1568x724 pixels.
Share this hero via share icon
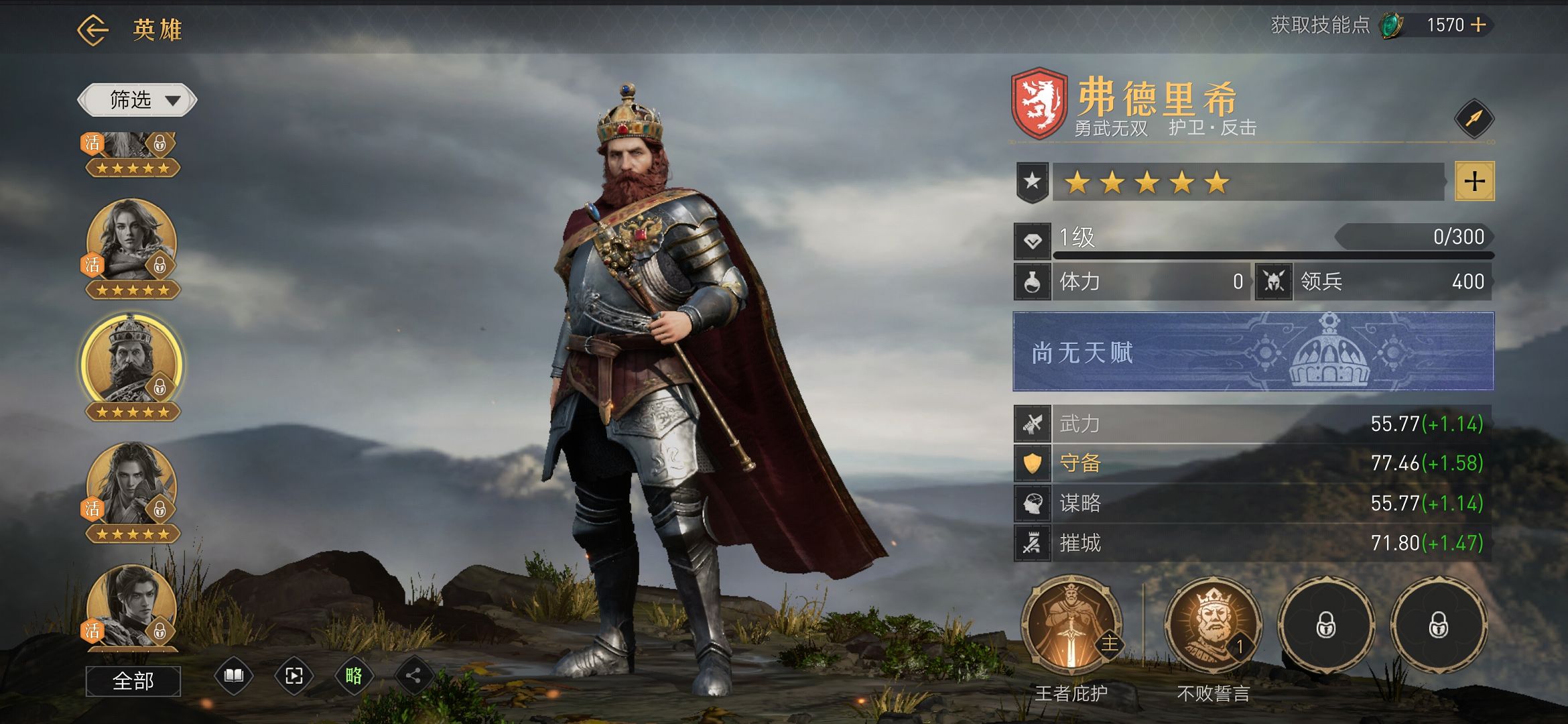(x=413, y=676)
